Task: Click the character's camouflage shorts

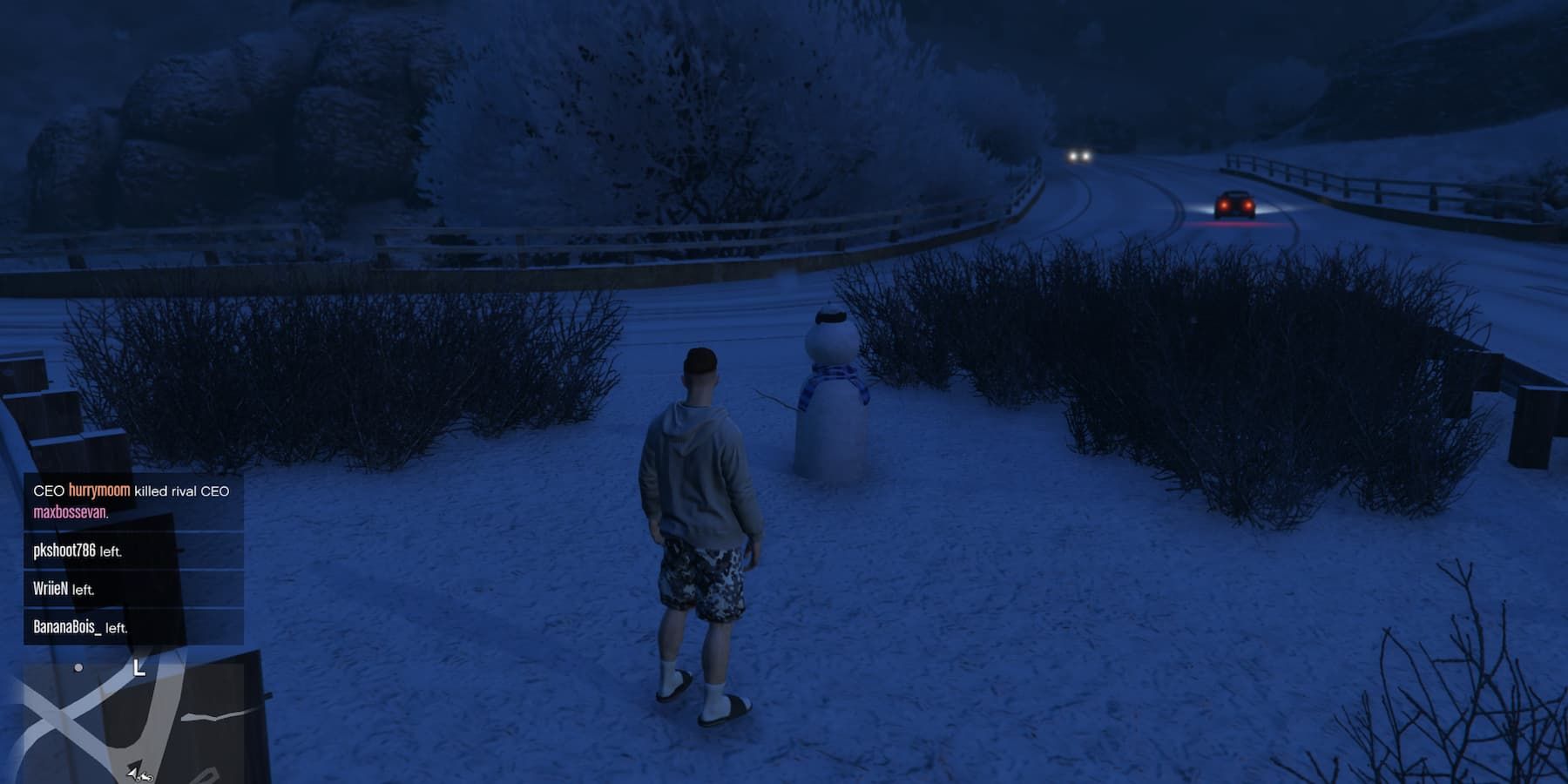Action: (702, 584)
